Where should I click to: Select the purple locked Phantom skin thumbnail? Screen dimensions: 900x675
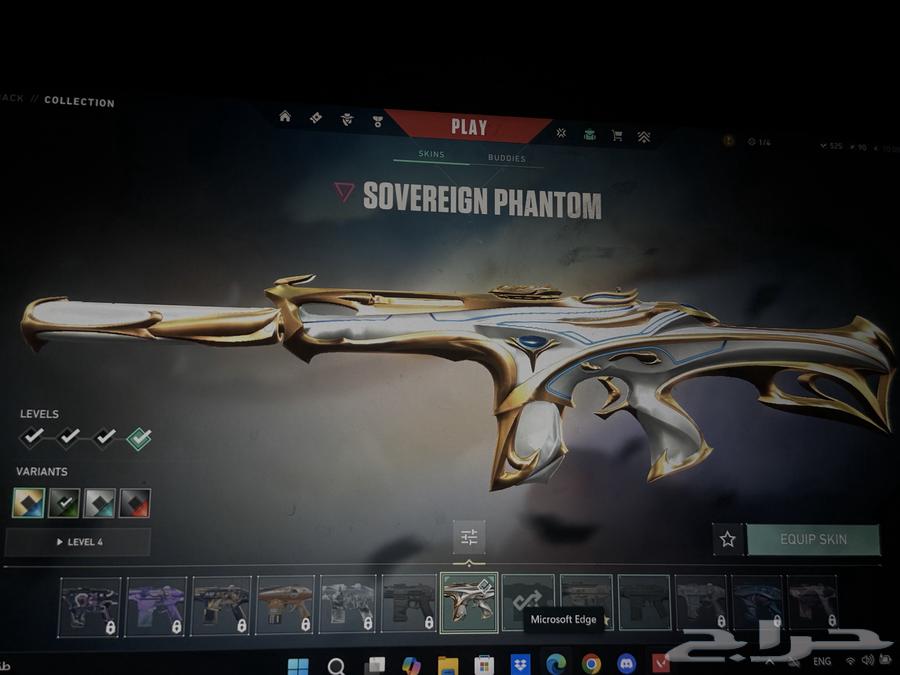[x=155, y=604]
